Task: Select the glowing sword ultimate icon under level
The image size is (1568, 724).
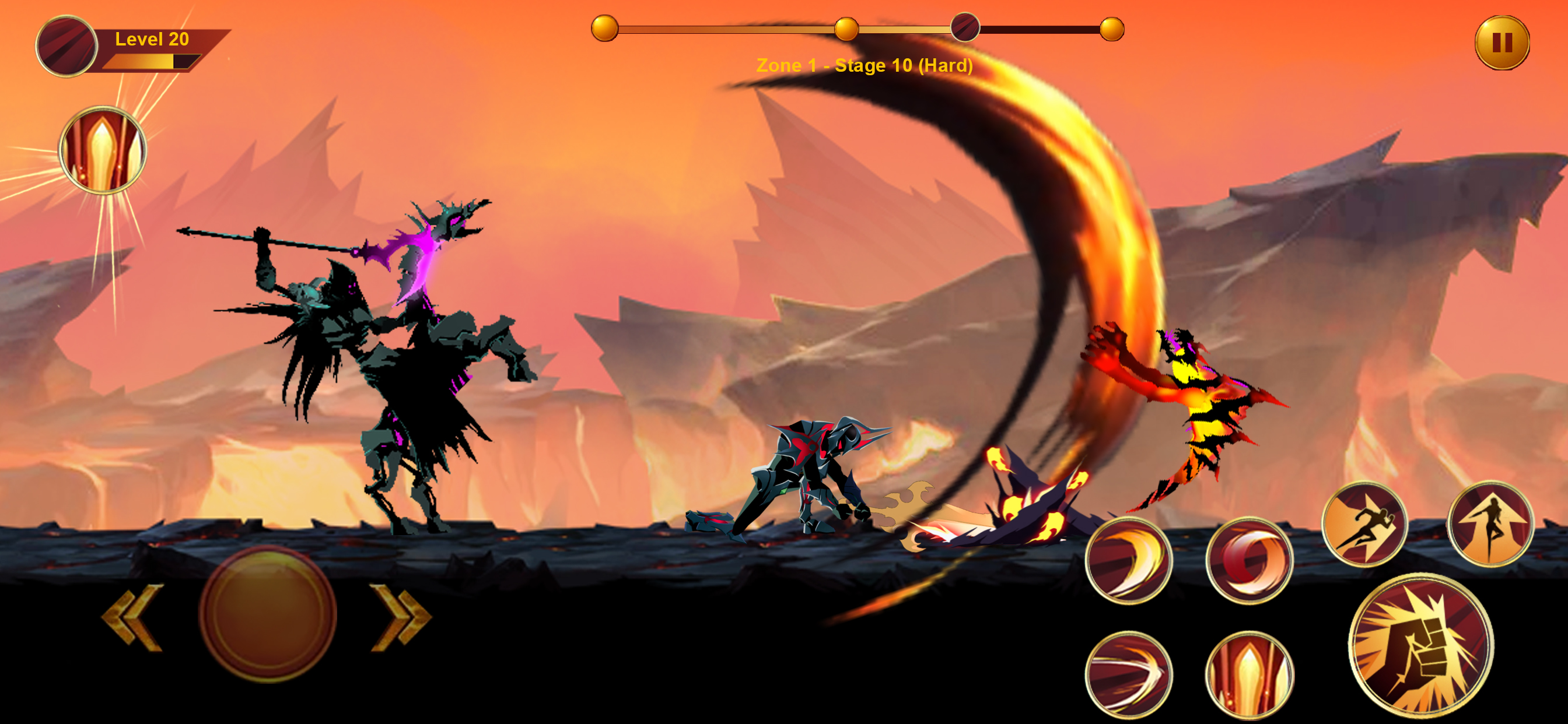Action: 102,150
